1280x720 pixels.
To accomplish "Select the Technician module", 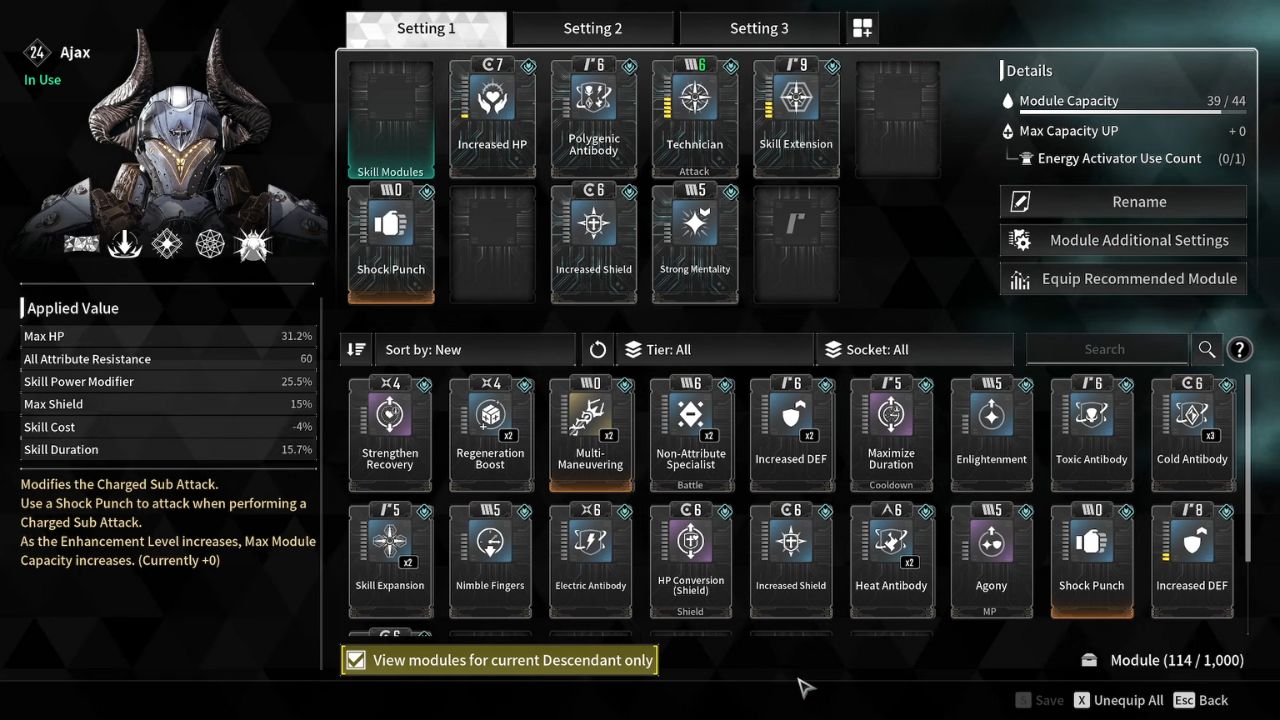I will point(694,115).
